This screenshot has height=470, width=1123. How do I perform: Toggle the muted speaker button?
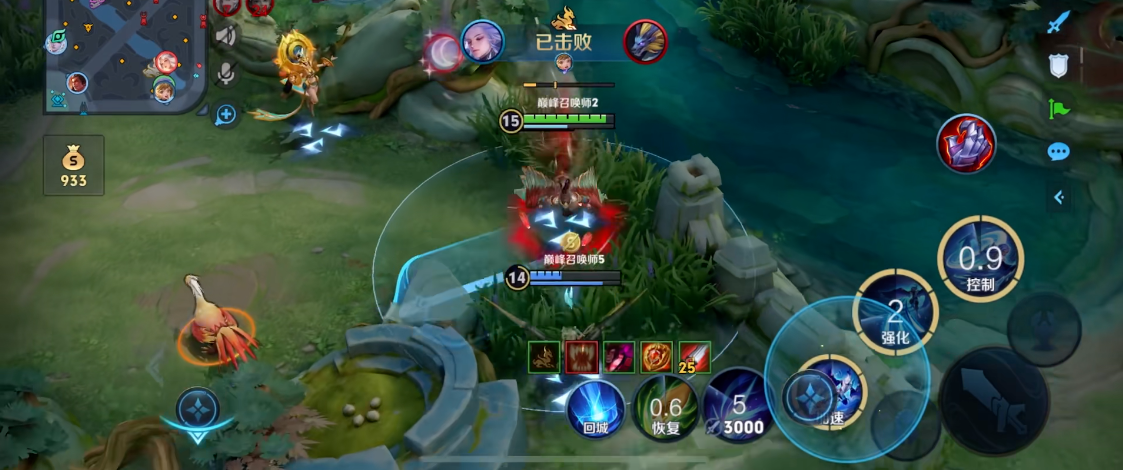226,36
